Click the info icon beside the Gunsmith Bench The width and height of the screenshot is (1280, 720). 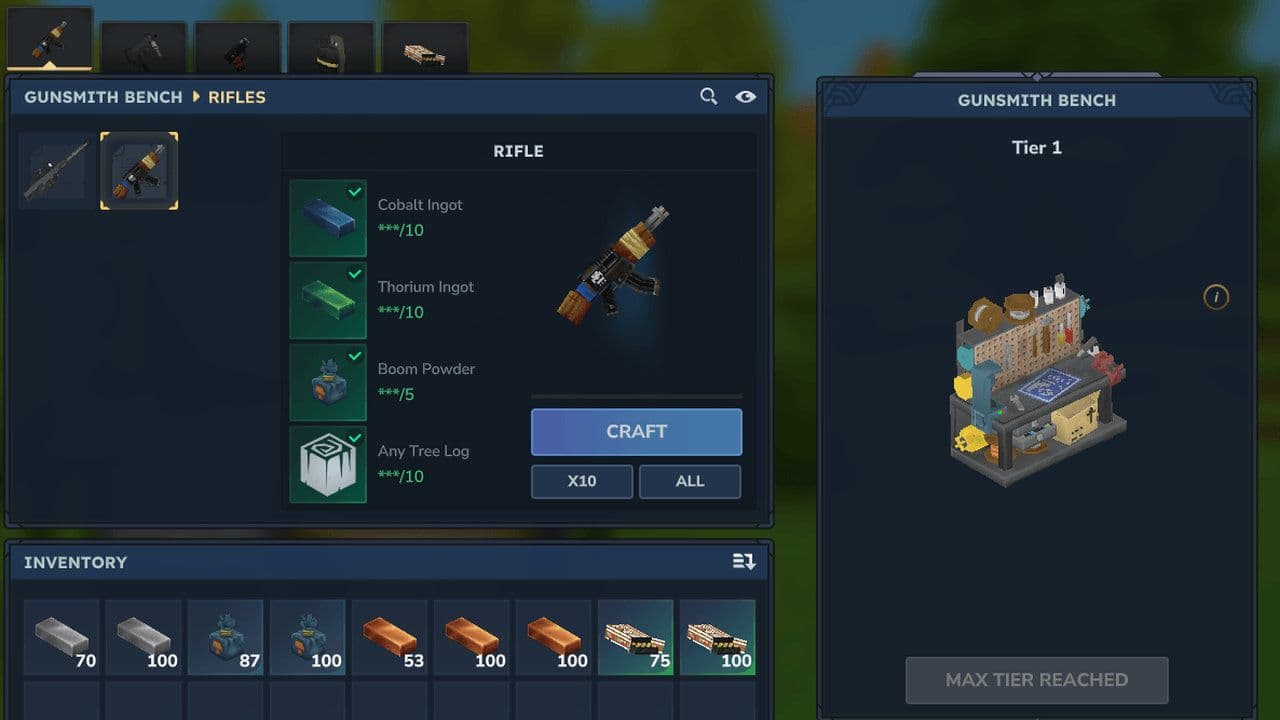[x=1216, y=298]
